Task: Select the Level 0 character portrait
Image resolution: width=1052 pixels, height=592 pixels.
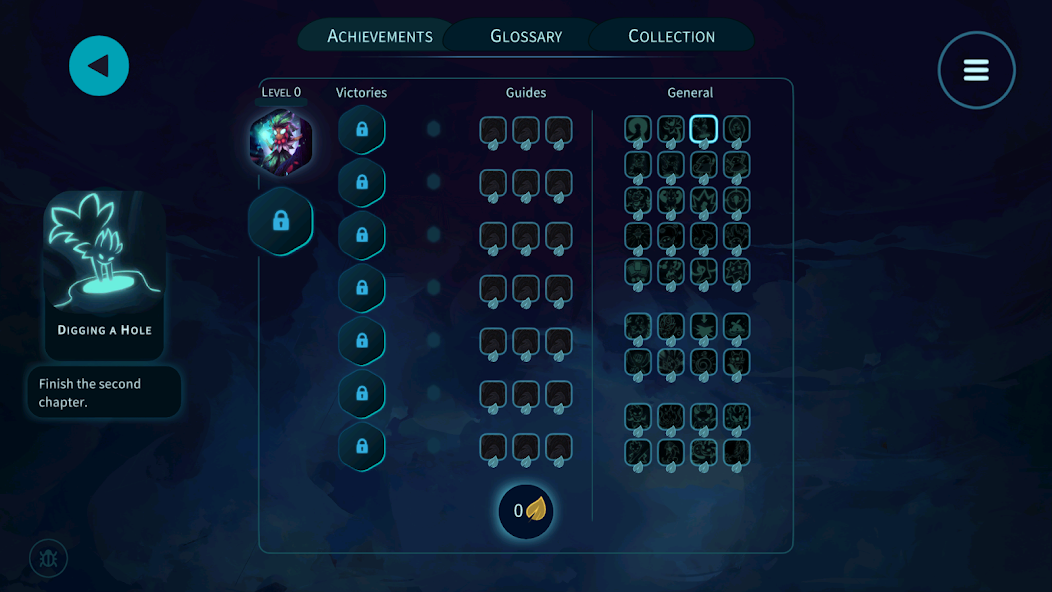Action: pos(281,142)
